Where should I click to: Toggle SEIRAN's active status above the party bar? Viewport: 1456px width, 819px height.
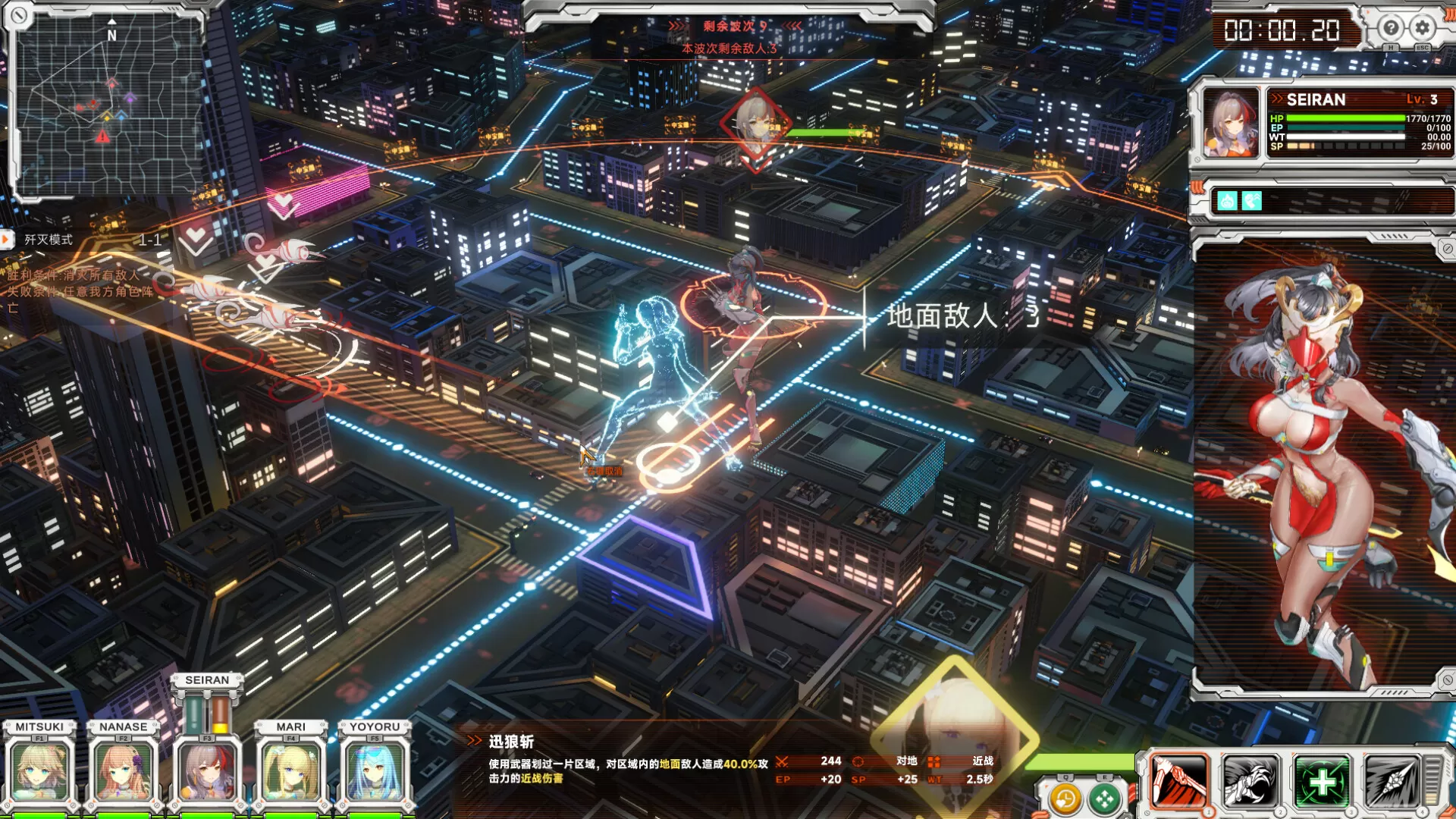[206, 680]
